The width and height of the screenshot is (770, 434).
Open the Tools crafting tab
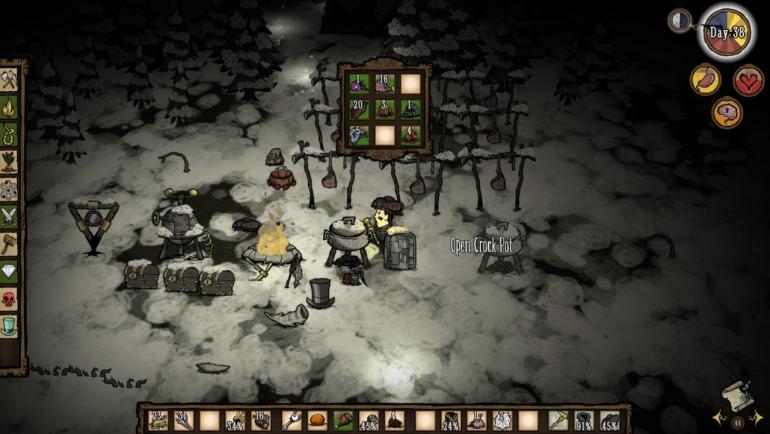click(10, 79)
